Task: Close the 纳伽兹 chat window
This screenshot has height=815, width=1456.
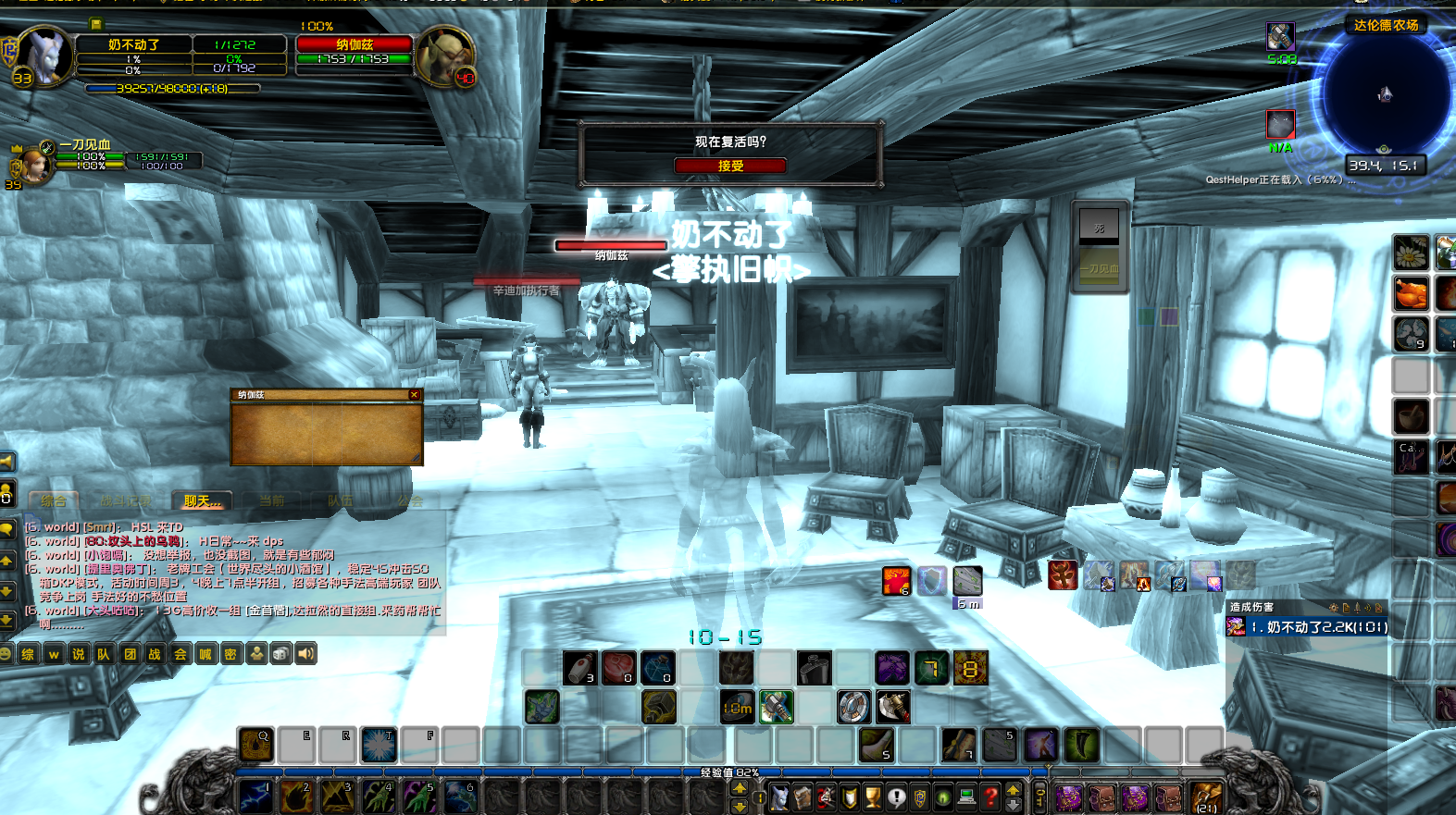Action: tap(414, 395)
